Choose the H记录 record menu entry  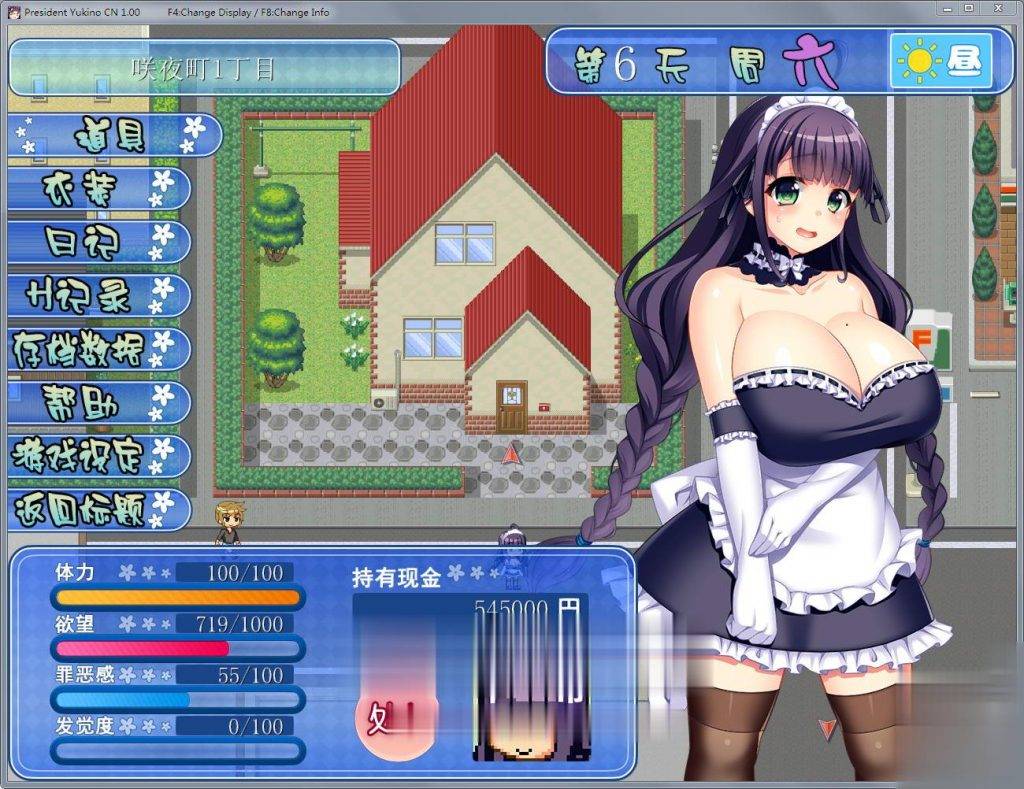(x=98, y=295)
